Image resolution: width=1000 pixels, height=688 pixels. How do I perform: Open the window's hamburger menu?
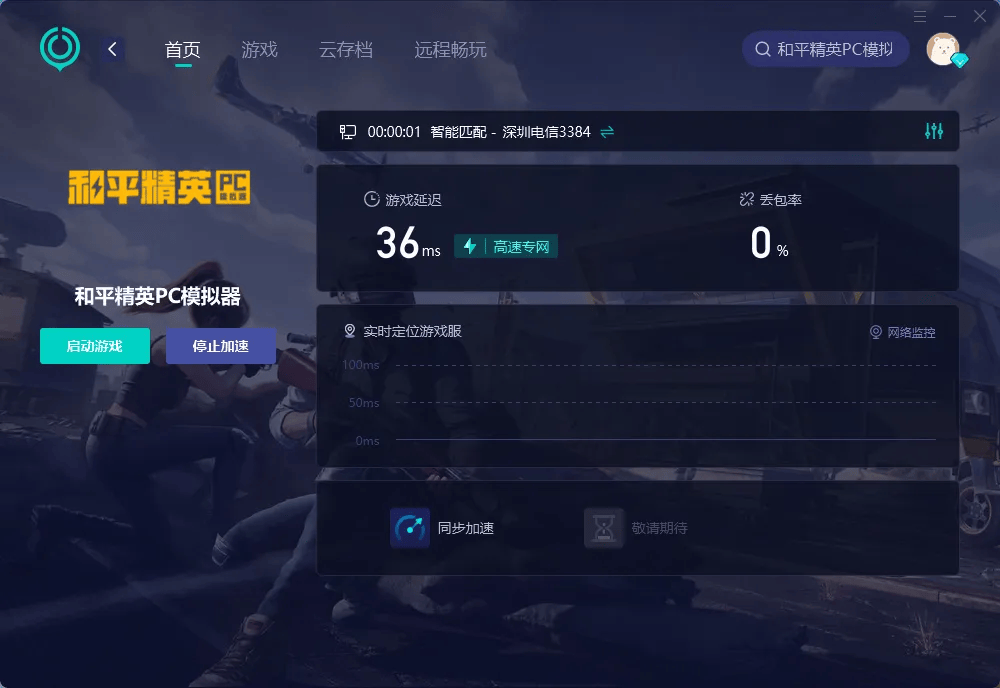click(x=921, y=16)
